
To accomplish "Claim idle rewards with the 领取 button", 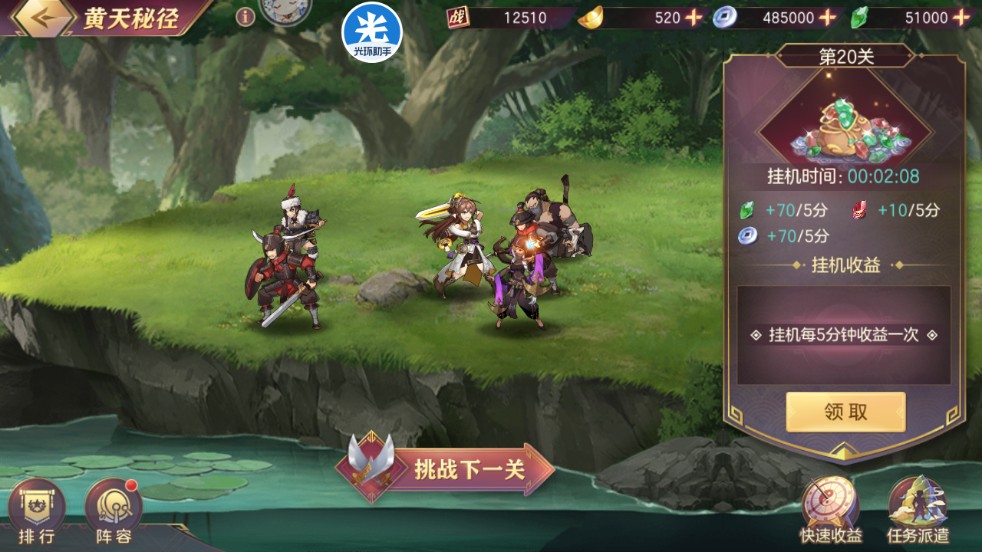I will click(x=845, y=412).
